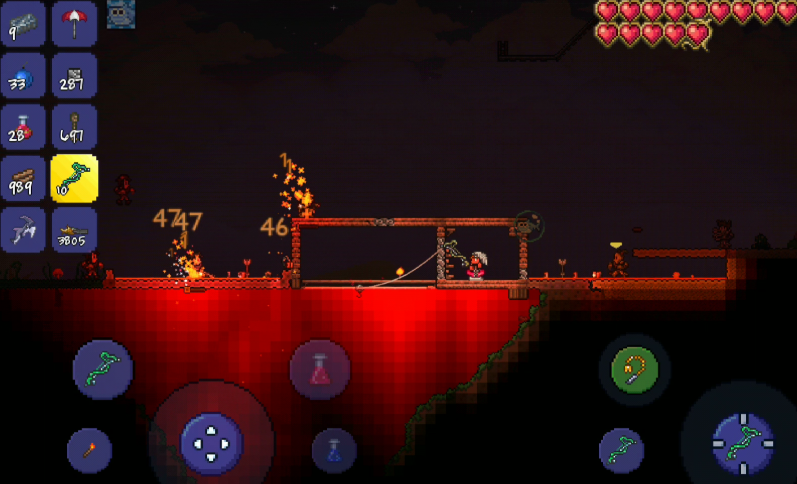Viewport: 797px width, 484px height.
Task: Select the red and white umbrella slot
Action: (74, 25)
